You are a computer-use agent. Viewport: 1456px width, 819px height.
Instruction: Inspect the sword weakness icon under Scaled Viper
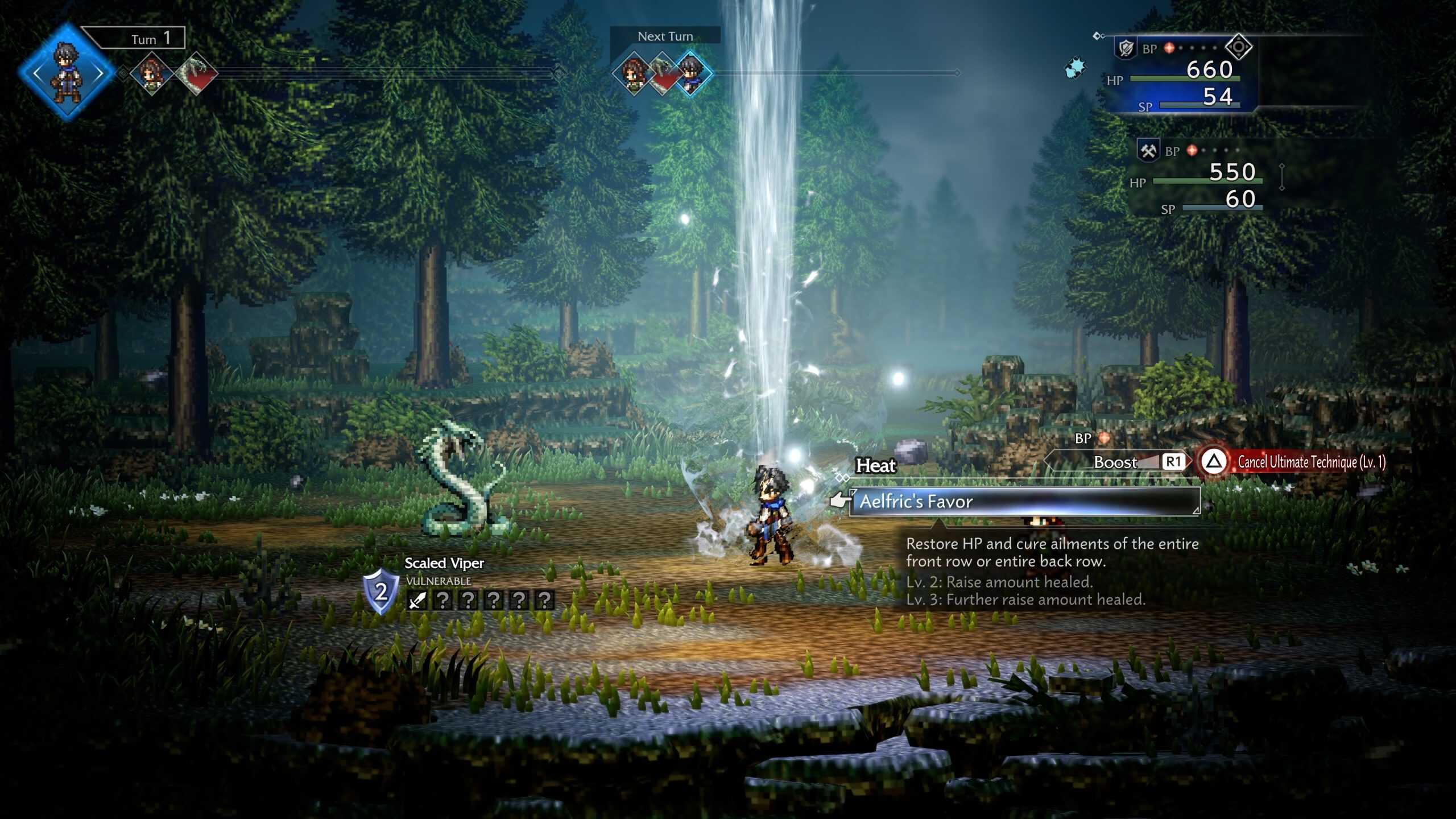pos(417,599)
